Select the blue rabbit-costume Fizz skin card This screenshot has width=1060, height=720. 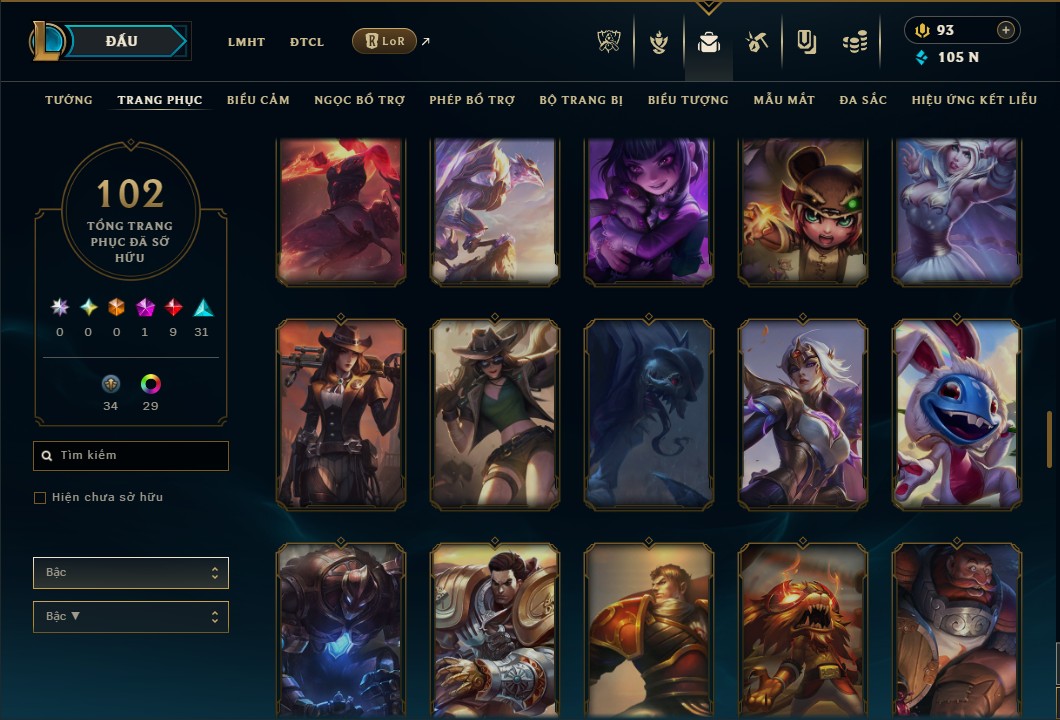(957, 415)
